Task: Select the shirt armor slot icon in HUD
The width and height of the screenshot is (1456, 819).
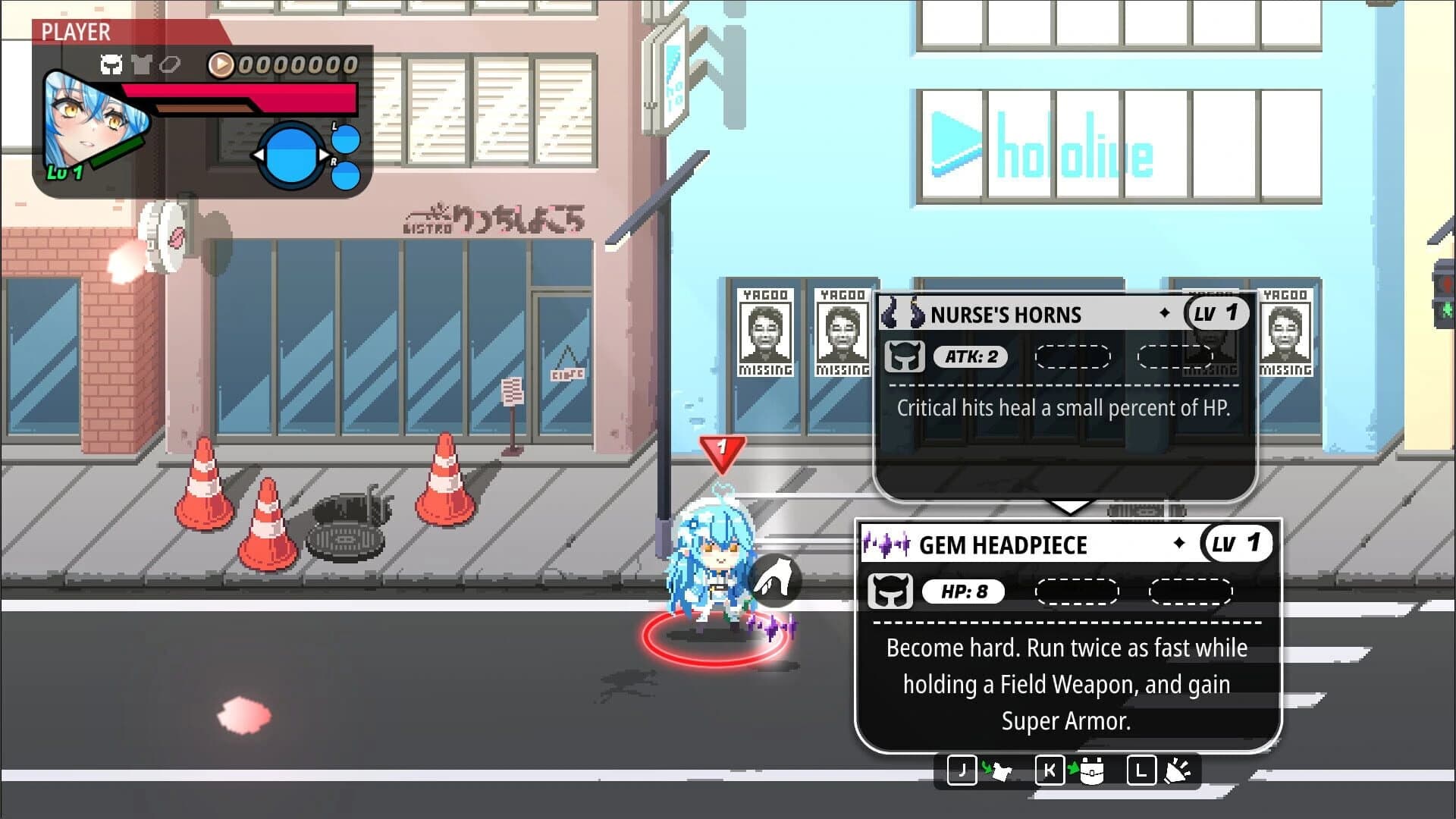Action: tap(143, 64)
